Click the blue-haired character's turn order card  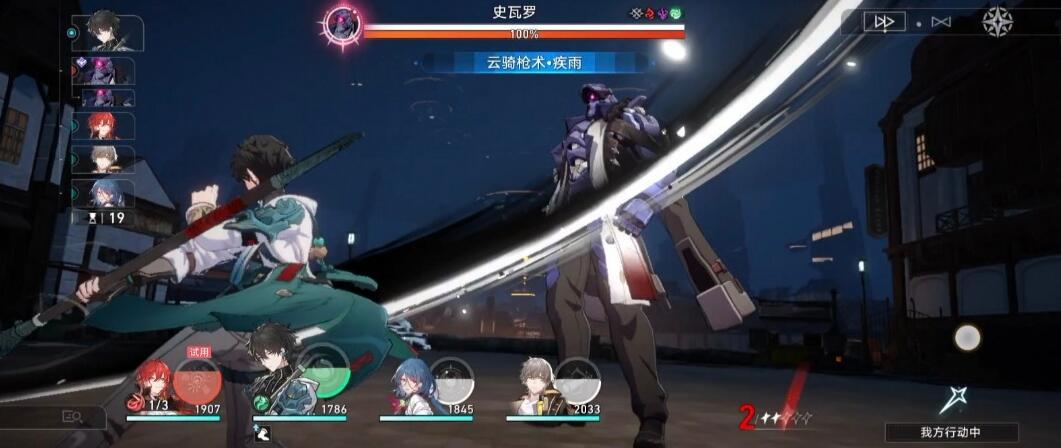pyautogui.click(x=108, y=193)
